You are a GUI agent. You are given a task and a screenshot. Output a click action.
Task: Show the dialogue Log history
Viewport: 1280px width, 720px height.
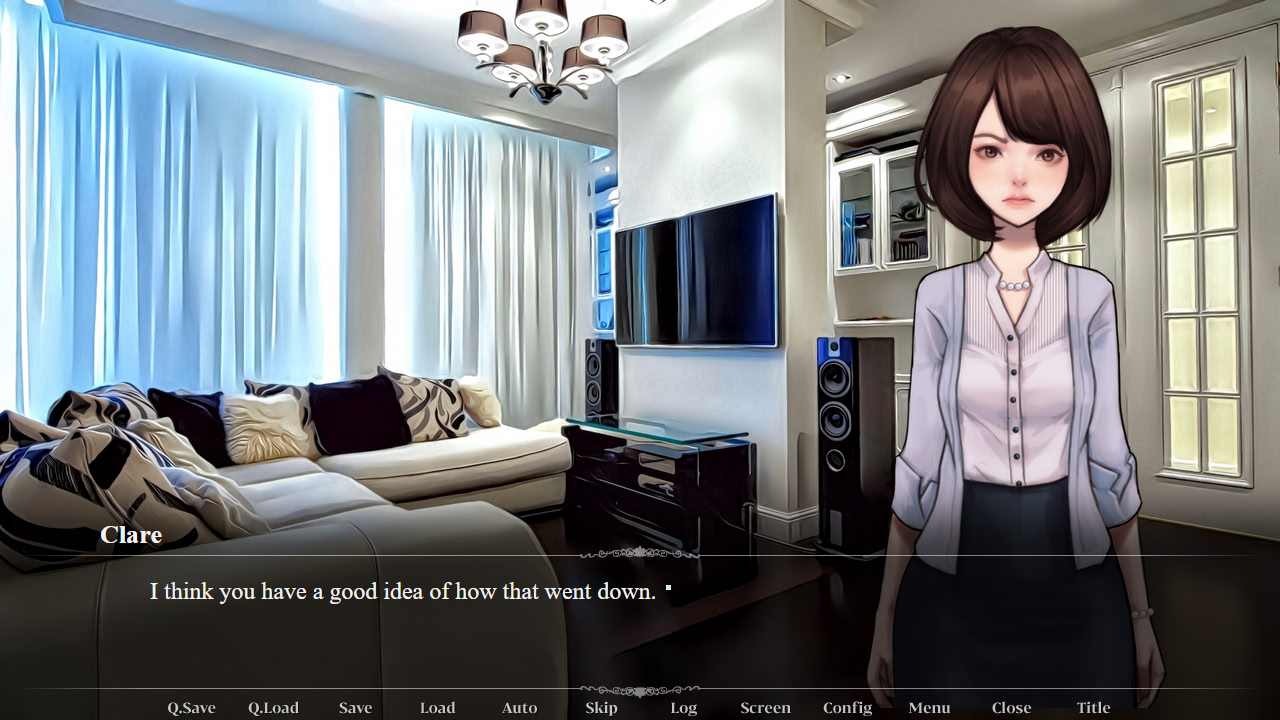(683, 707)
